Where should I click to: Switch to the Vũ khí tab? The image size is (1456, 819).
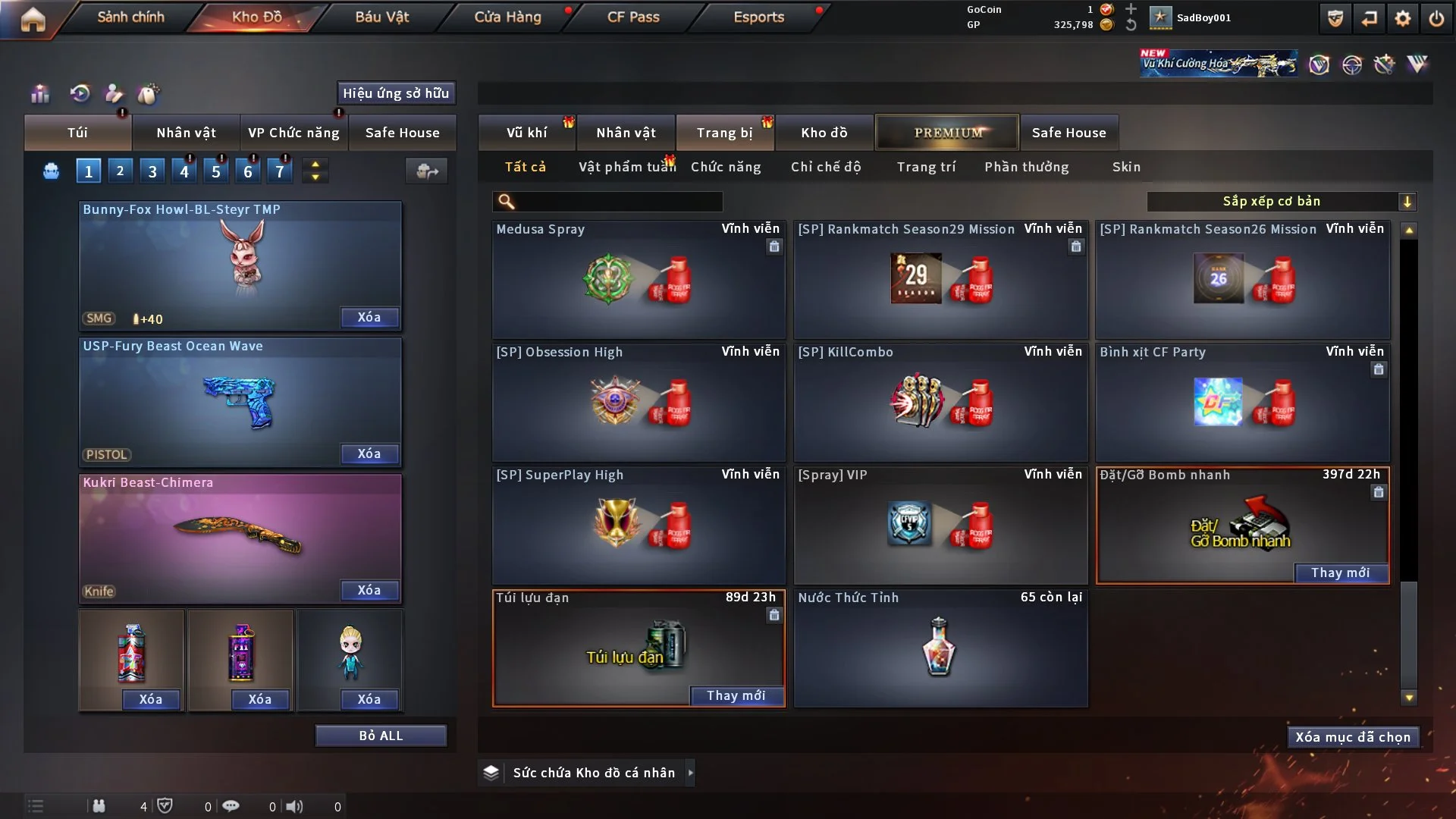[x=526, y=133]
